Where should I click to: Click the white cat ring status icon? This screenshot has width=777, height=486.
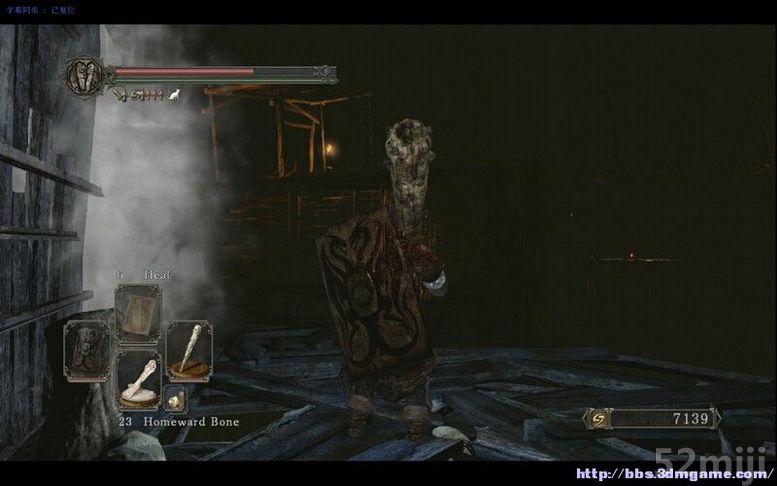pos(174,95)
